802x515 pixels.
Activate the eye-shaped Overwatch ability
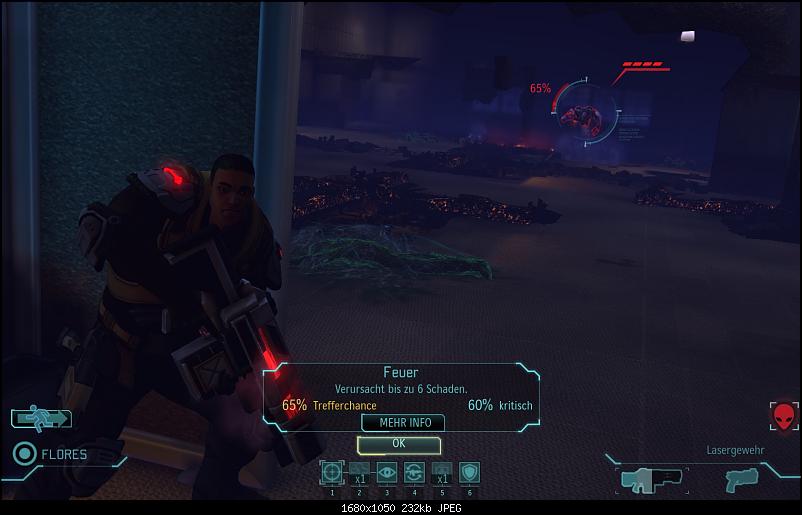pos(387,472)
